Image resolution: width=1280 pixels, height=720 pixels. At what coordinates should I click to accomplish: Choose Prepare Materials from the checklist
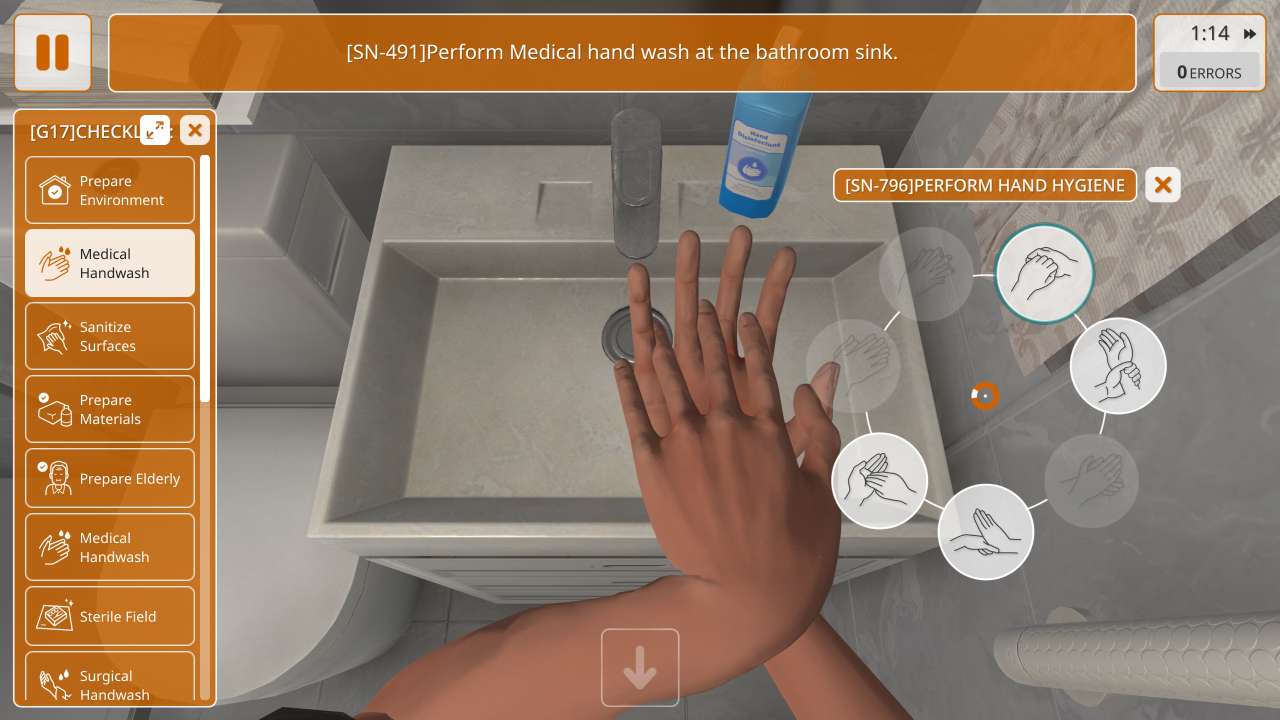coord(110,409)
